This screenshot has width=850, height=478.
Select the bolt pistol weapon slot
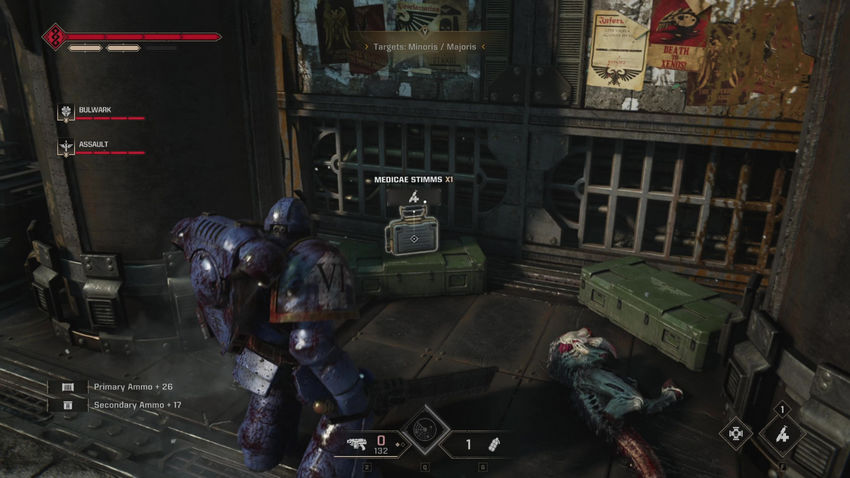click(357, 442)
